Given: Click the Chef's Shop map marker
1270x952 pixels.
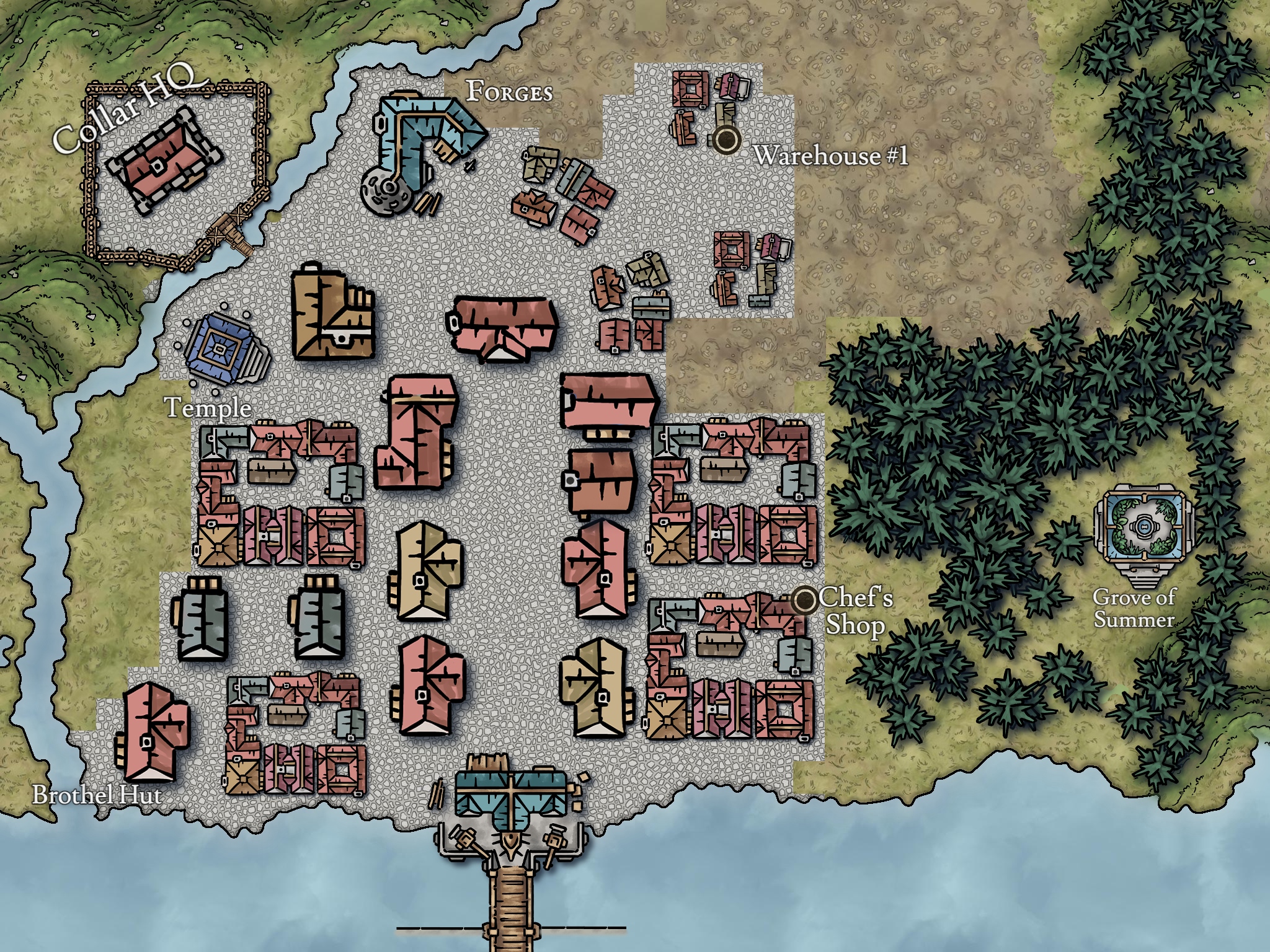Looking at the screenshot, I should pos(805,599).
